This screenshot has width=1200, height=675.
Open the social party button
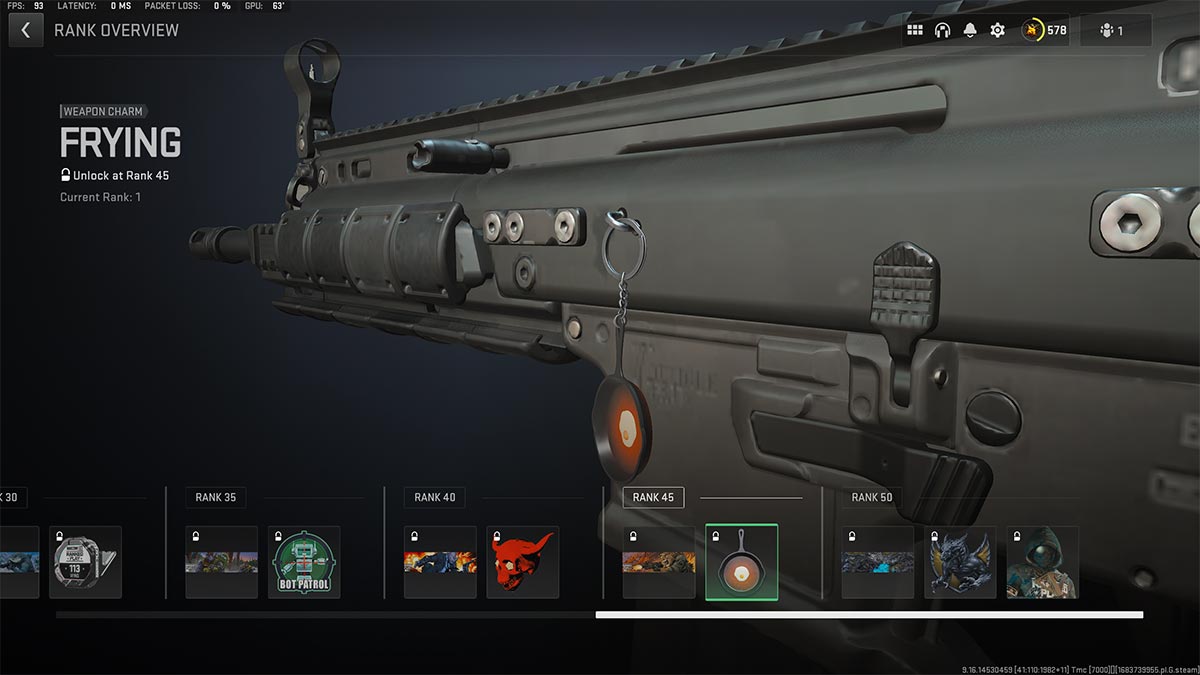click(x=1113, y=30)
